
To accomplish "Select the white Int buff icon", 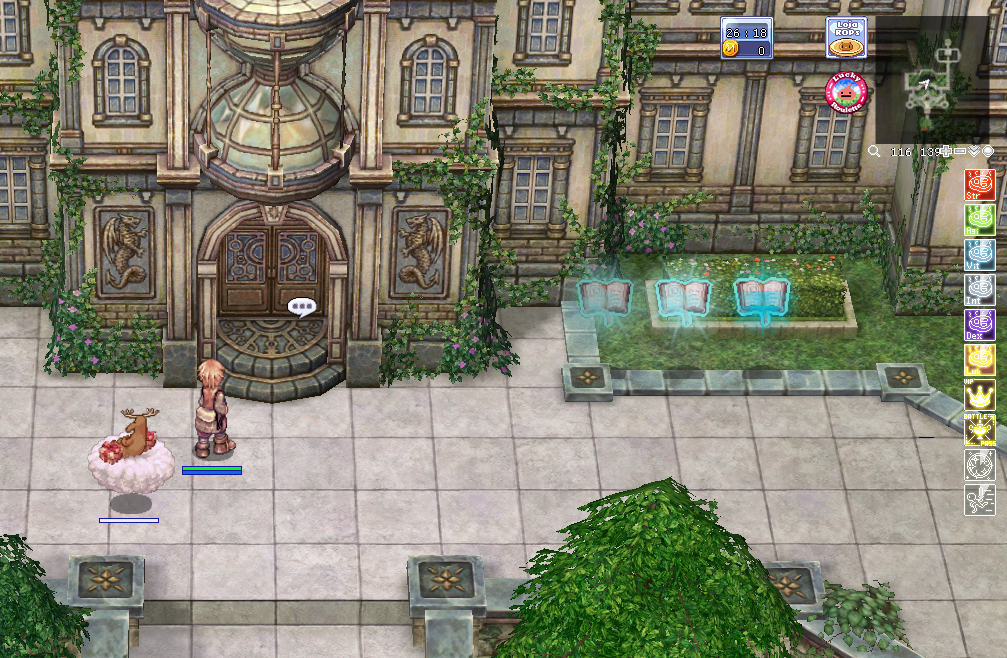I will pyautogui.click(x=979, y=290).
